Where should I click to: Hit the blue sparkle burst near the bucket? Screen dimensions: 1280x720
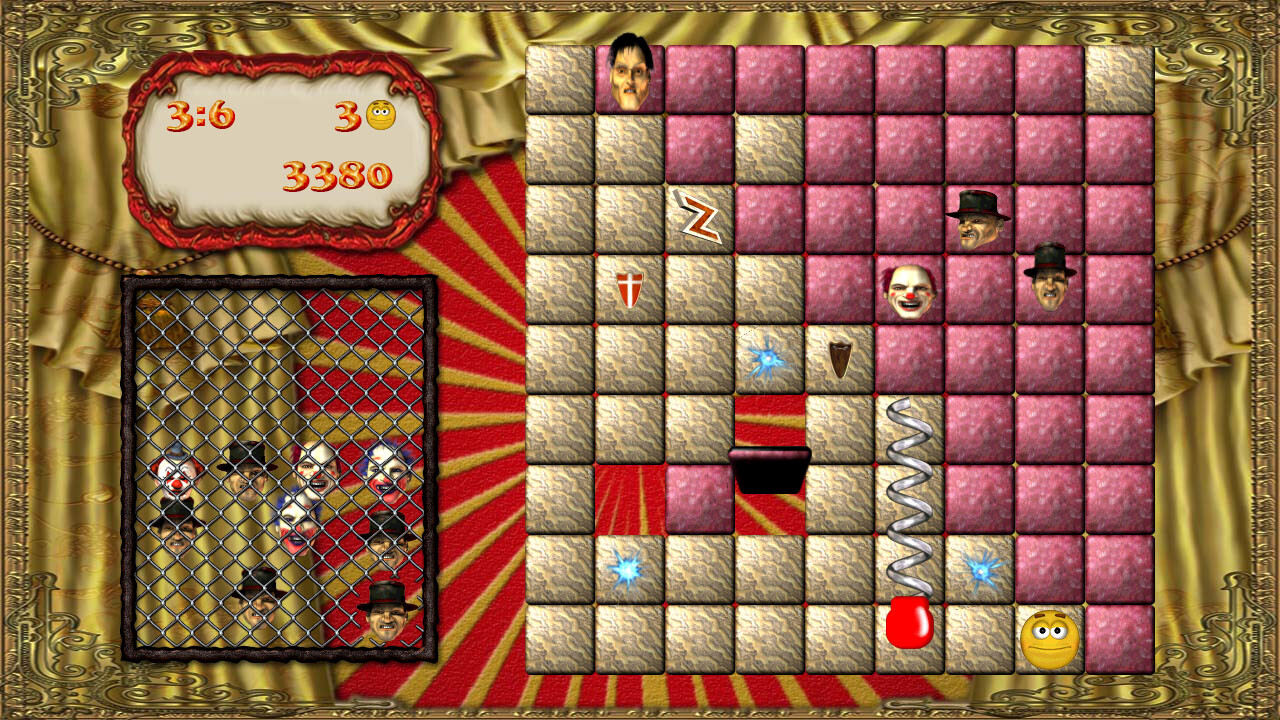(x=766, y=356)
